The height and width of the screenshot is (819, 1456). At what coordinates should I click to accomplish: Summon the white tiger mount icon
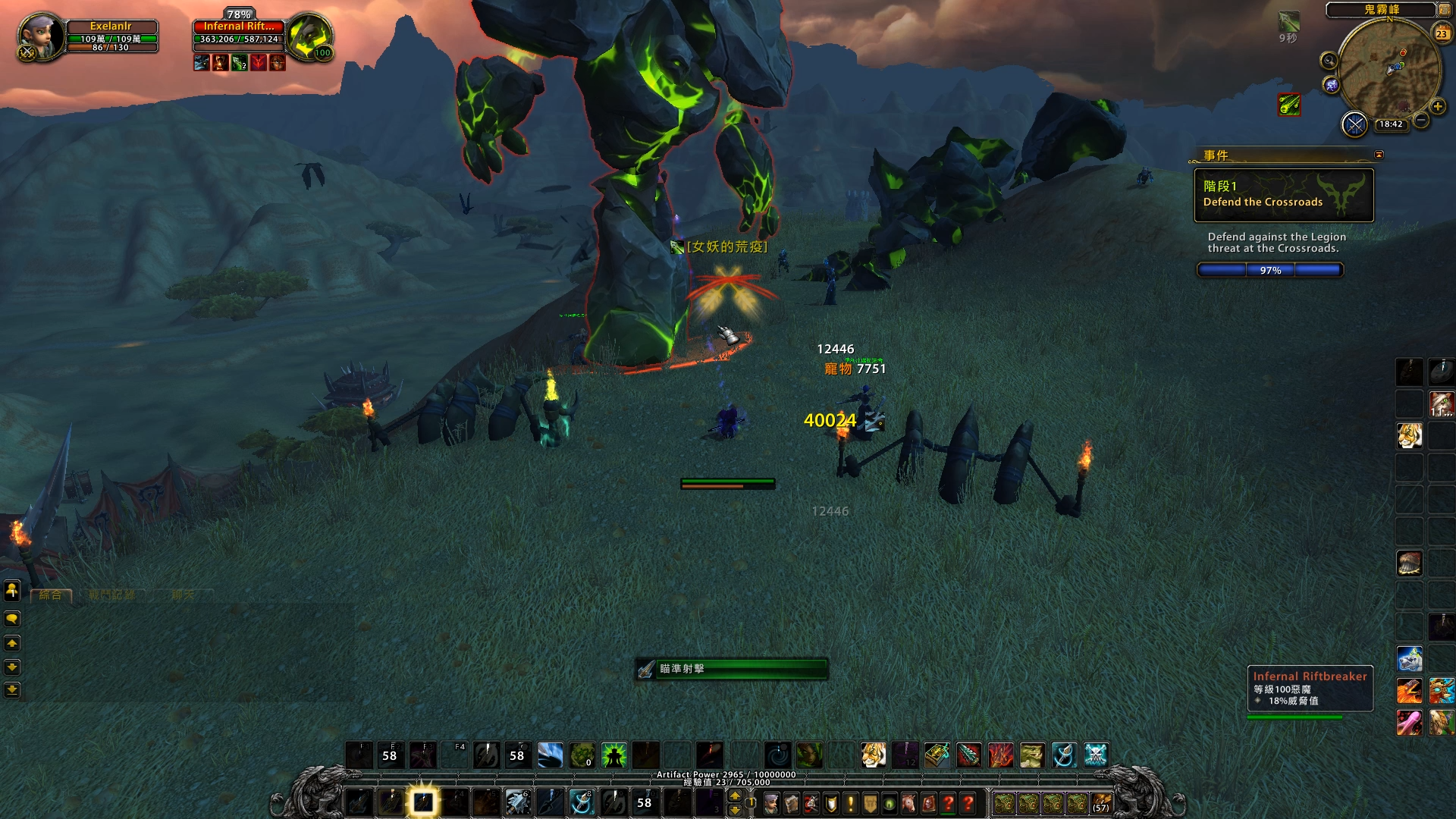(x=873, y=755)
